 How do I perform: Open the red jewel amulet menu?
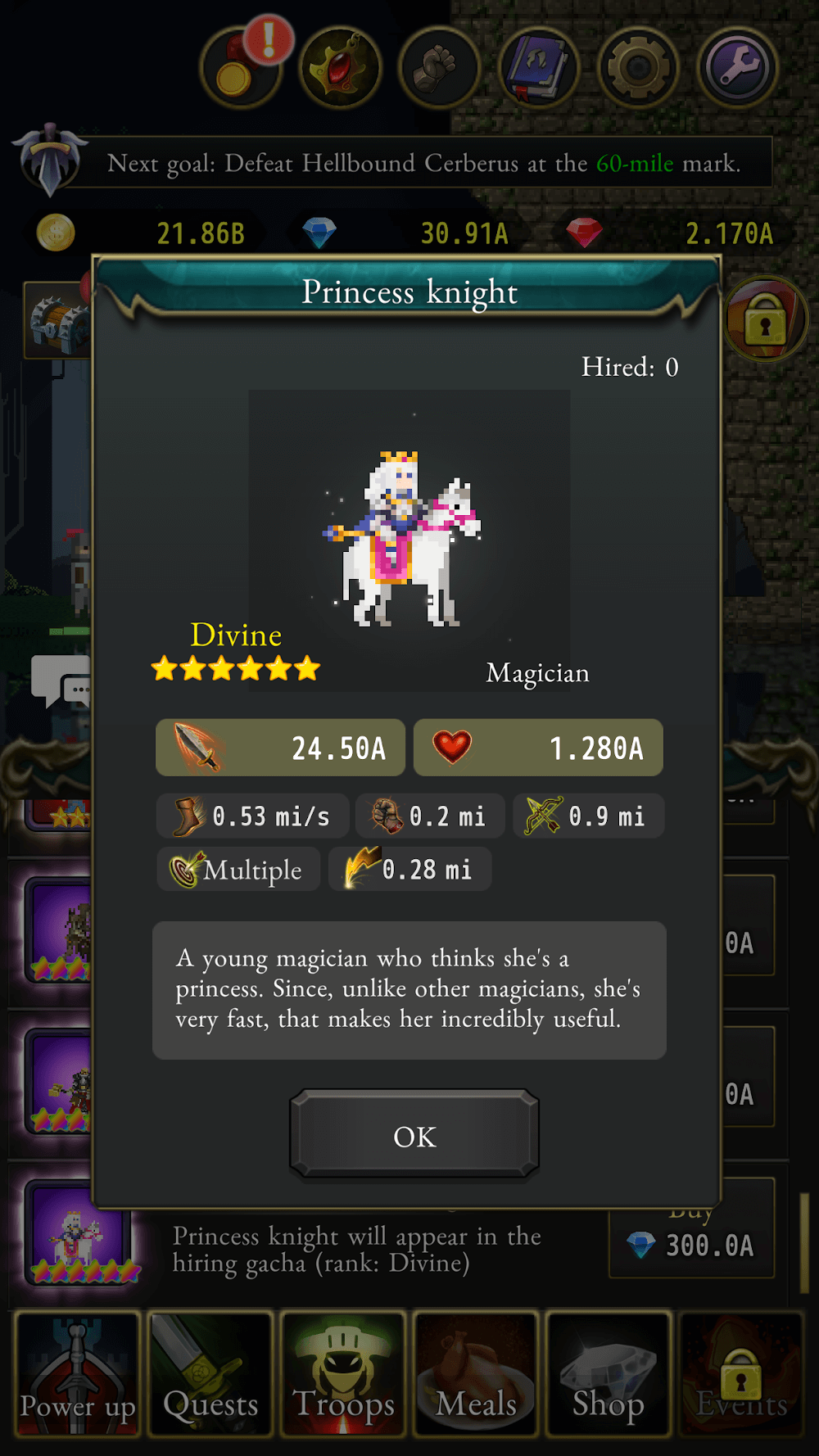tap(340, 69)
